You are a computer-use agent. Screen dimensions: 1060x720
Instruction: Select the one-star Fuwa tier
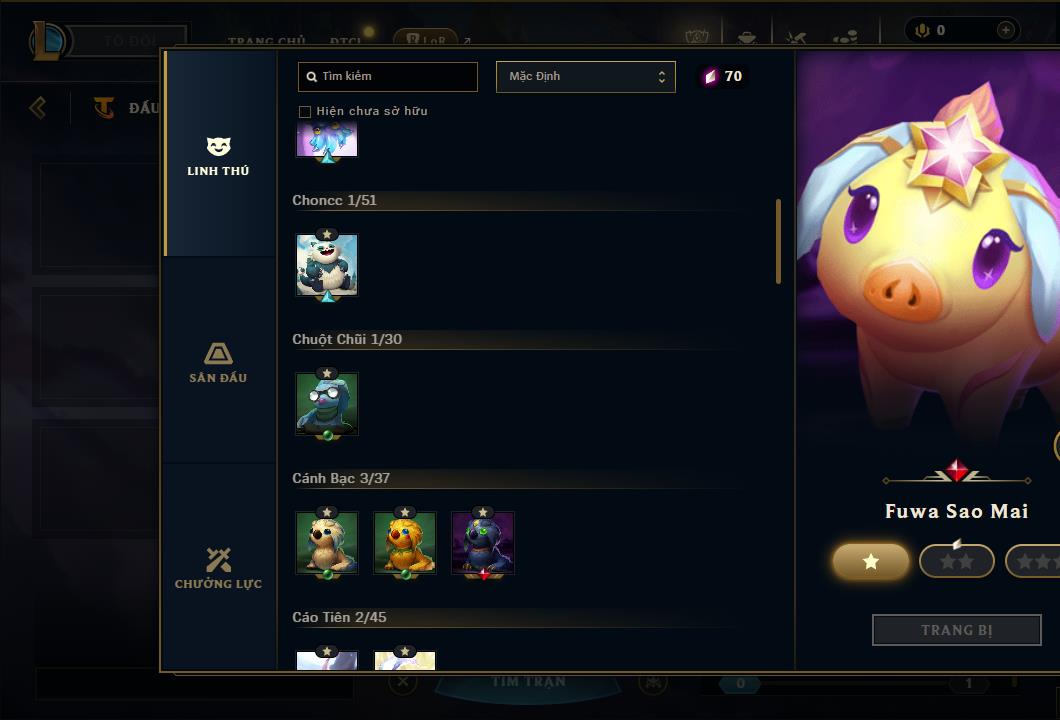(x=871, y=561)
